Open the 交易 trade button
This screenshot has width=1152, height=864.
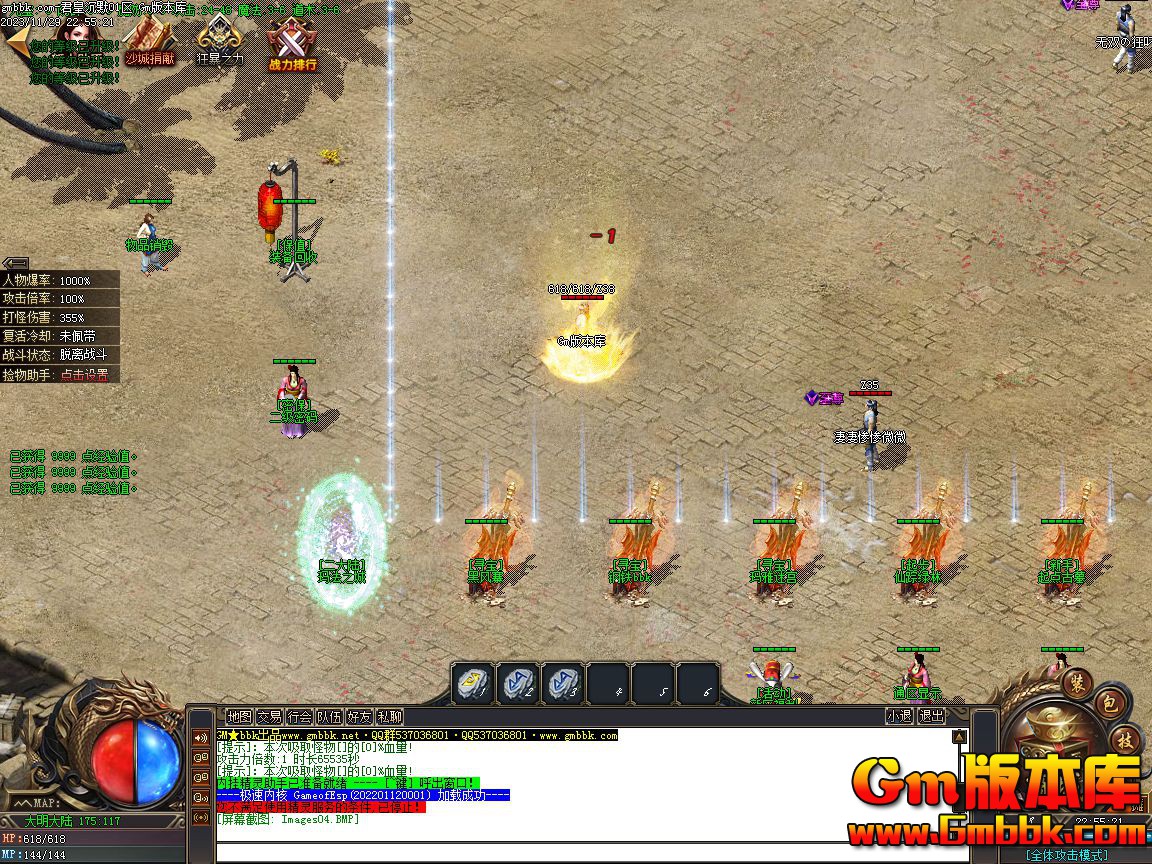pos(269,716)
